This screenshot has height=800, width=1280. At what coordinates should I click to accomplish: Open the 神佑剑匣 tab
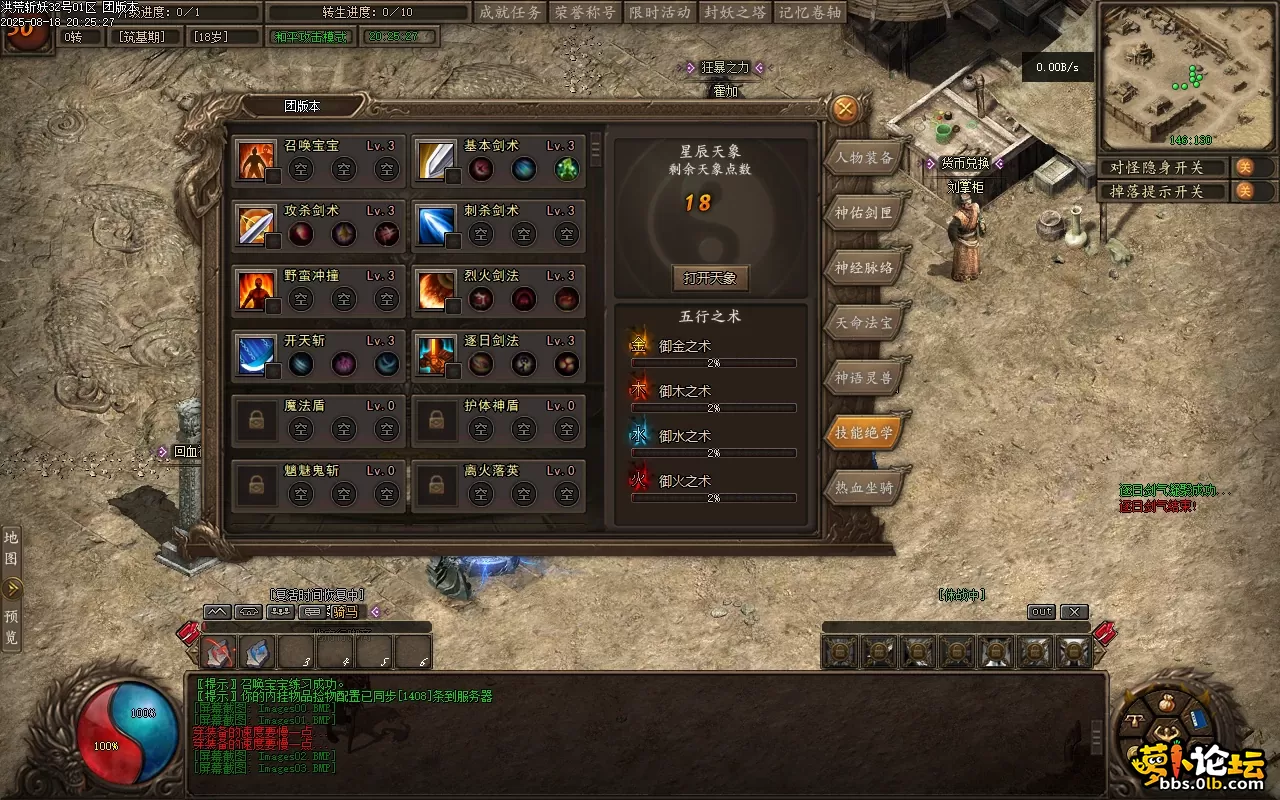click(x=863, y=213)
